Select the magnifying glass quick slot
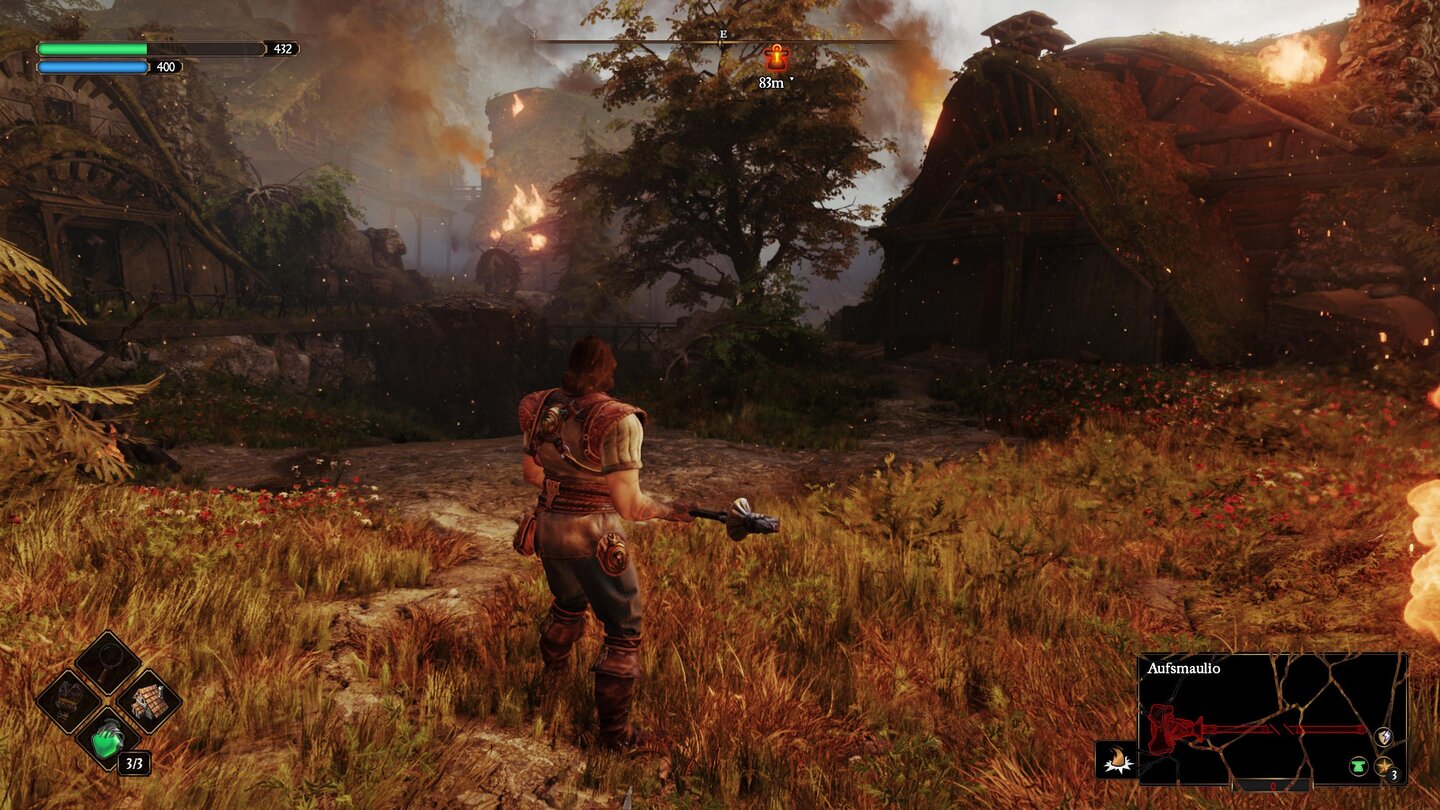Screen dimensions: 1440x810 point(108,662)
